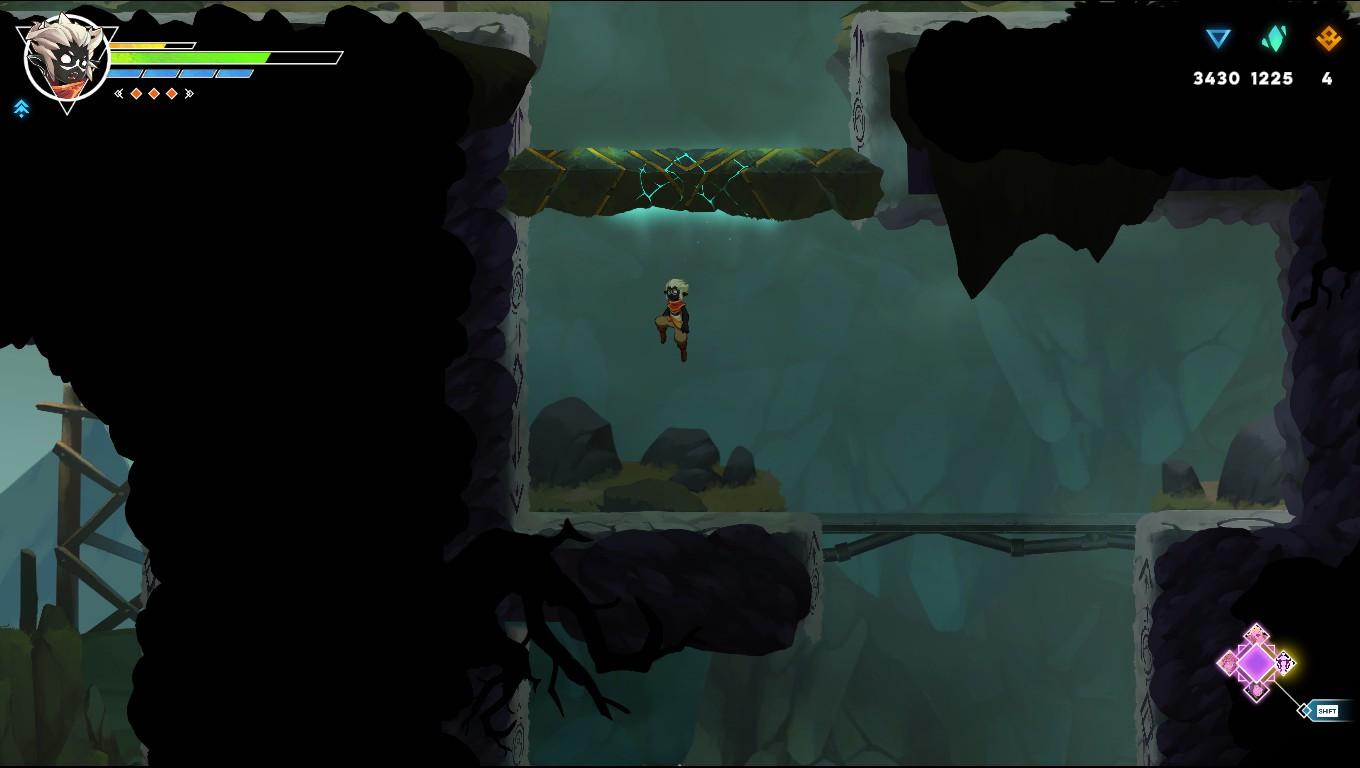Select the highlighted horned-mask slot on ability wheel

click(1285, 662)
